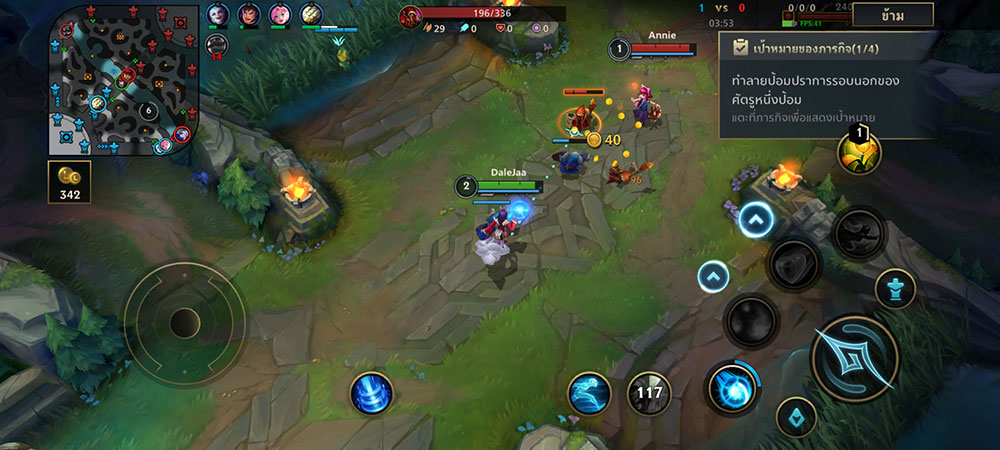Tap the ข้าม skip button
Viewport: 1000px width, 450px height.
(x=893, y=15)
